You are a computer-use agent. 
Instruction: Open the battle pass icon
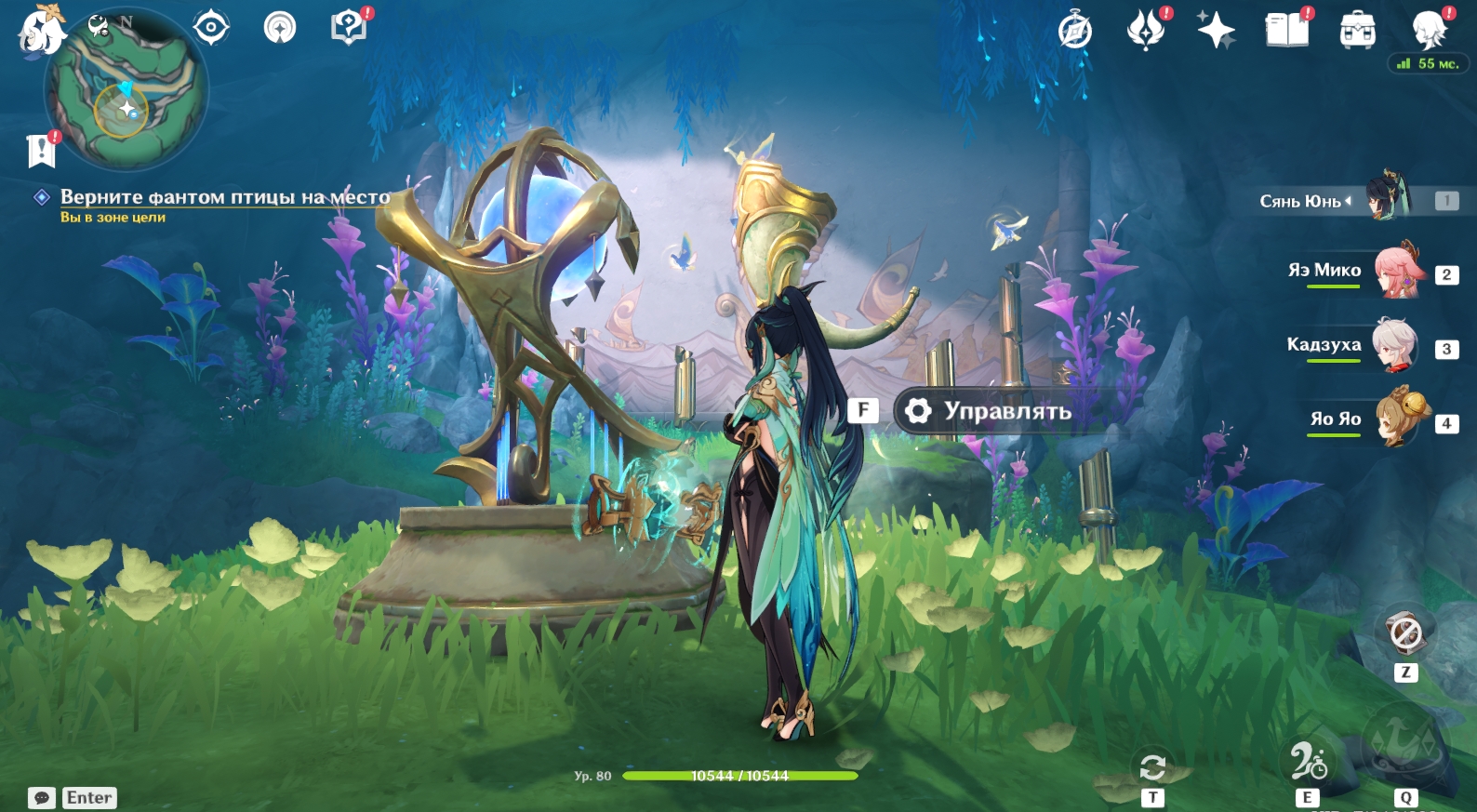[1146, 30]
